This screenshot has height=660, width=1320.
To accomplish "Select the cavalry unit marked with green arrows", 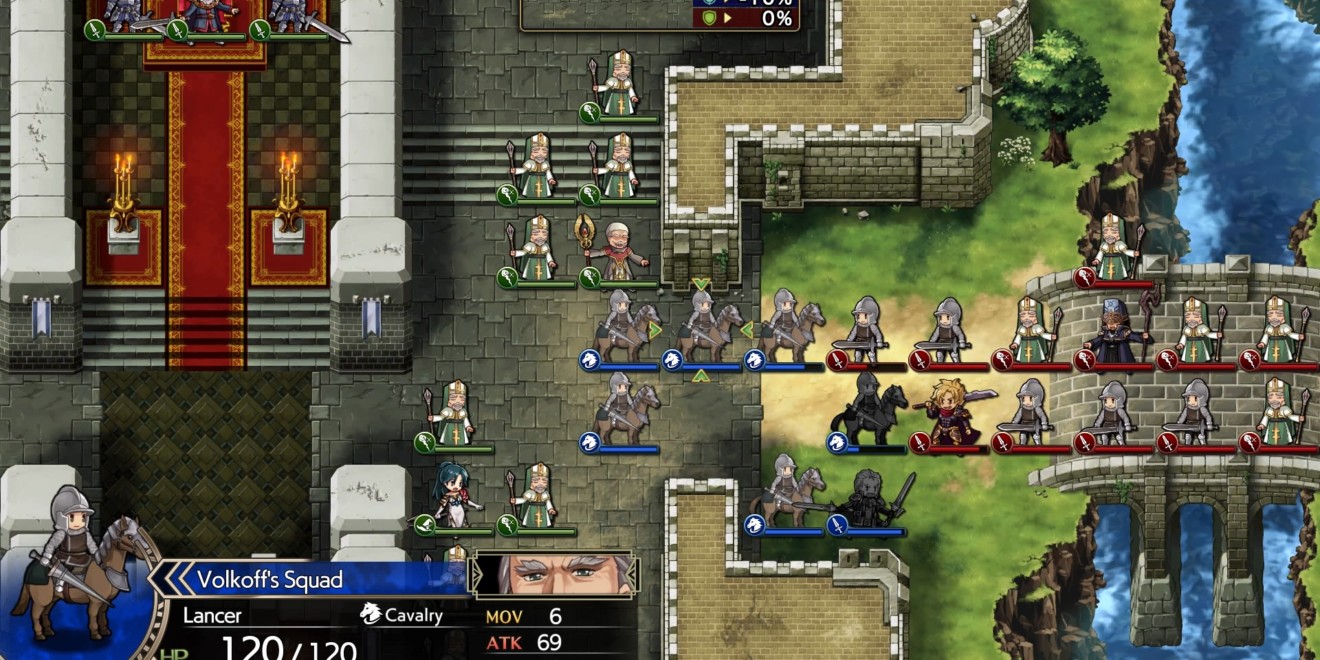I will pyautogui.click(x=701, y=328).
